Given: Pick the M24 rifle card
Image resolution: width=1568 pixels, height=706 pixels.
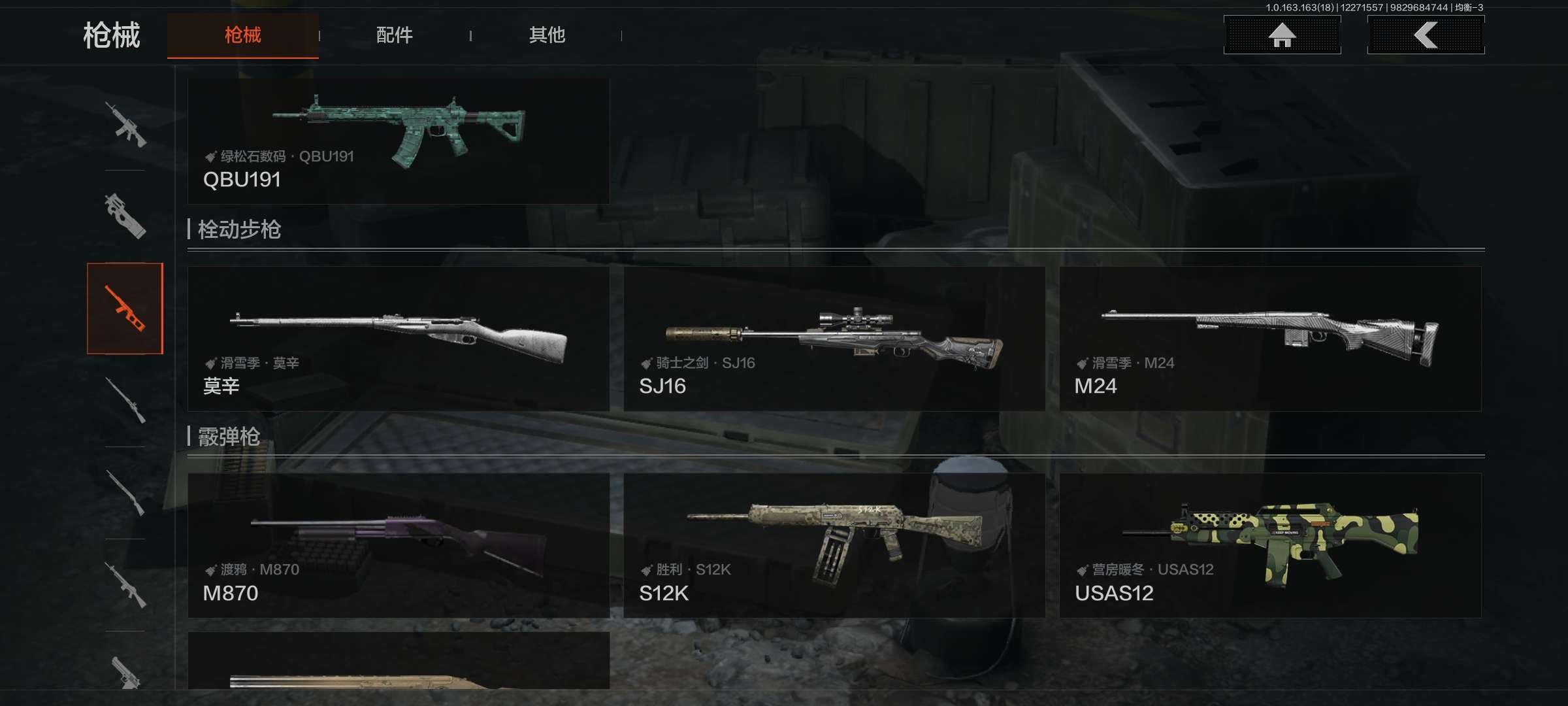Looking at the screenshot, I should 1270,339.
